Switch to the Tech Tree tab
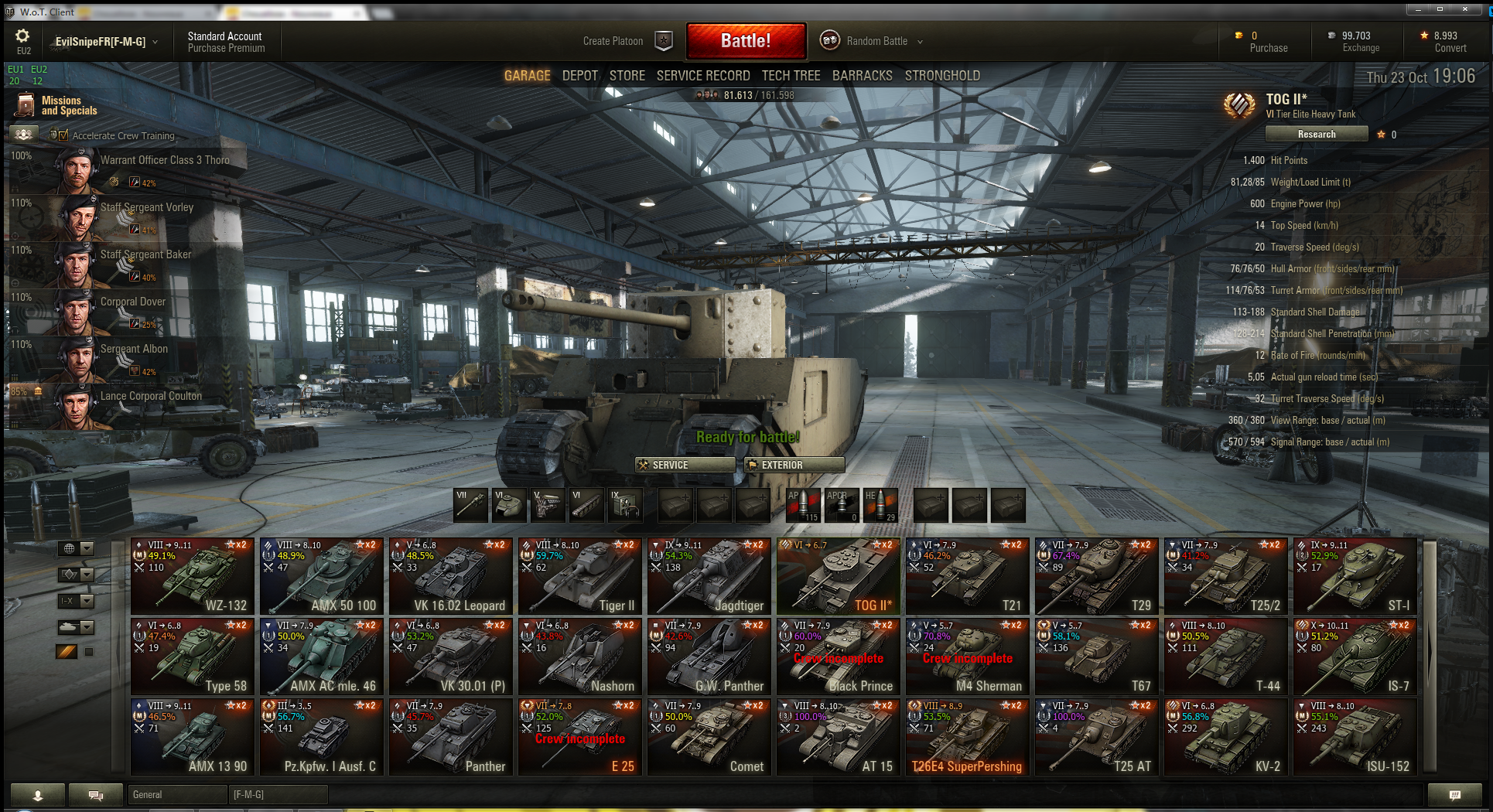 pos(791,76)
